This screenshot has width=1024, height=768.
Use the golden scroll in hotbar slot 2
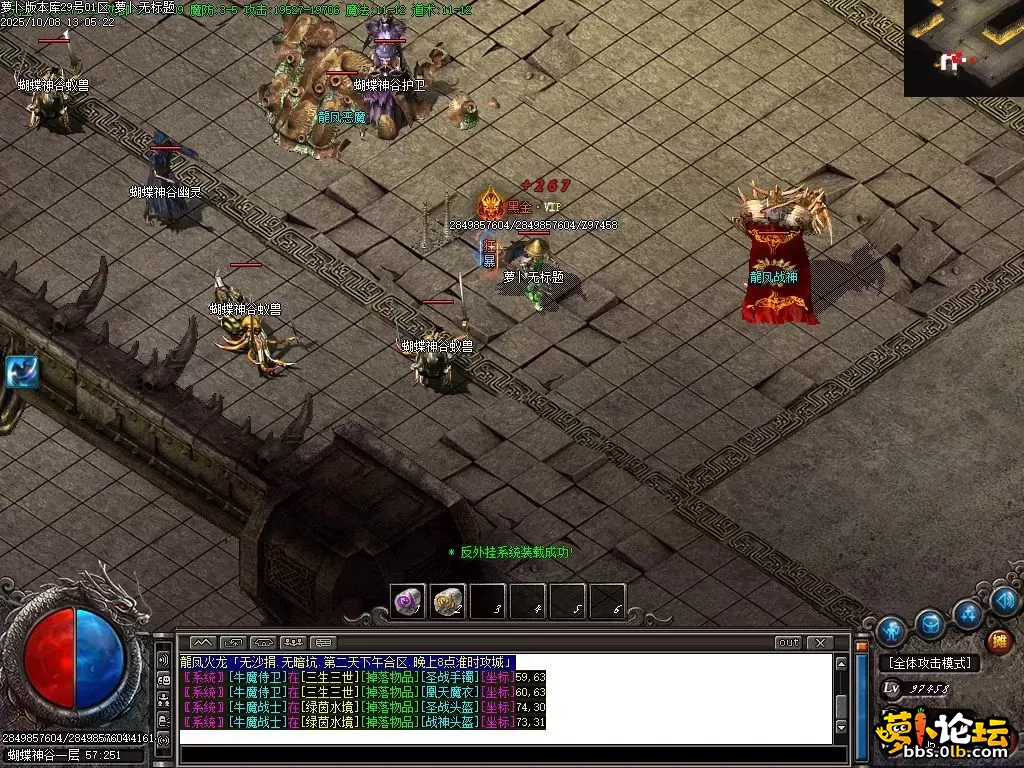(448, 601)
